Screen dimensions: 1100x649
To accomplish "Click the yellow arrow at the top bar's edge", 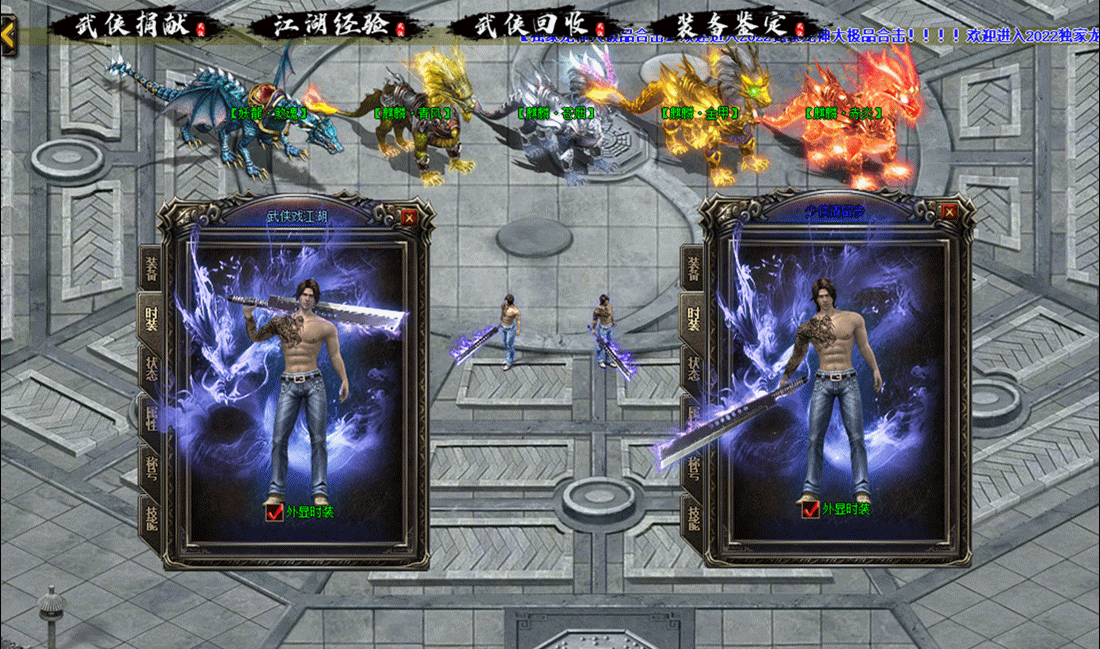I will [x=8, y=35].
